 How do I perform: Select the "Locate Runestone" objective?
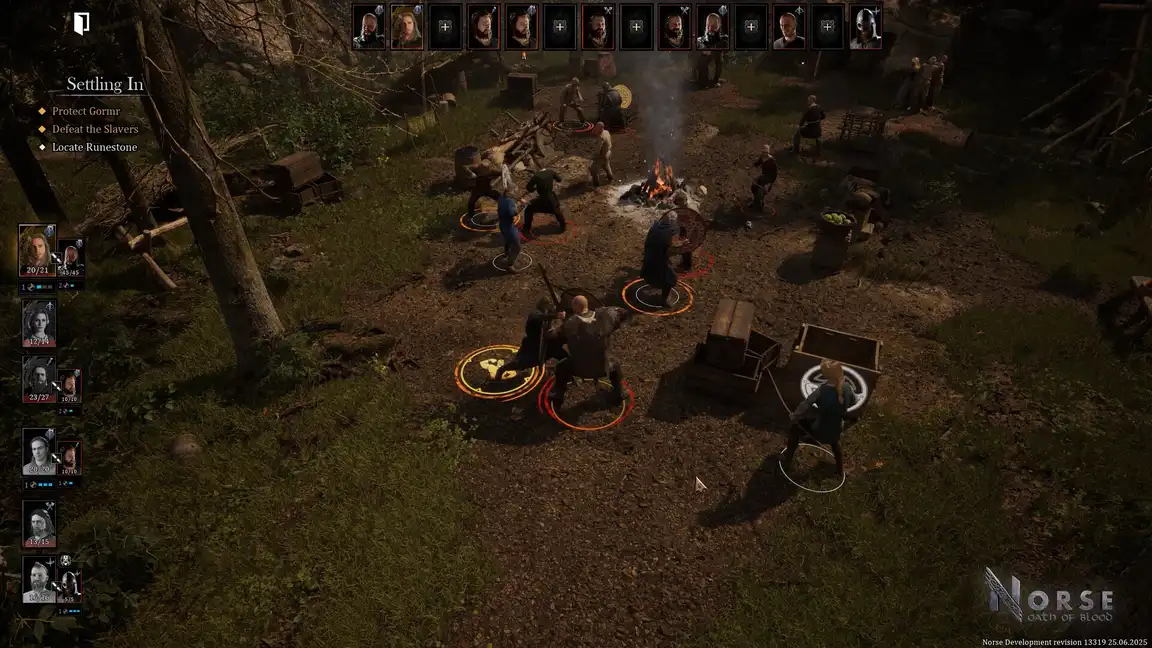coord(94,147)
